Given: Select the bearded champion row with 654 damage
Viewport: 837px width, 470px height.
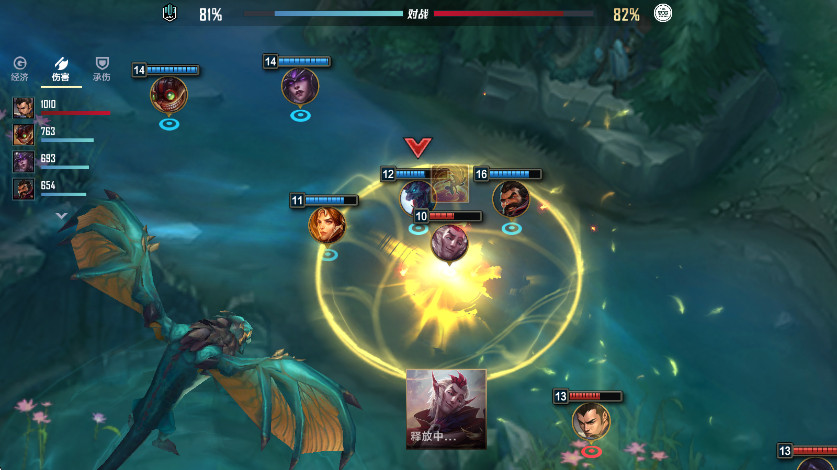Looking at the screenshot, I should (x=23, y=188).
